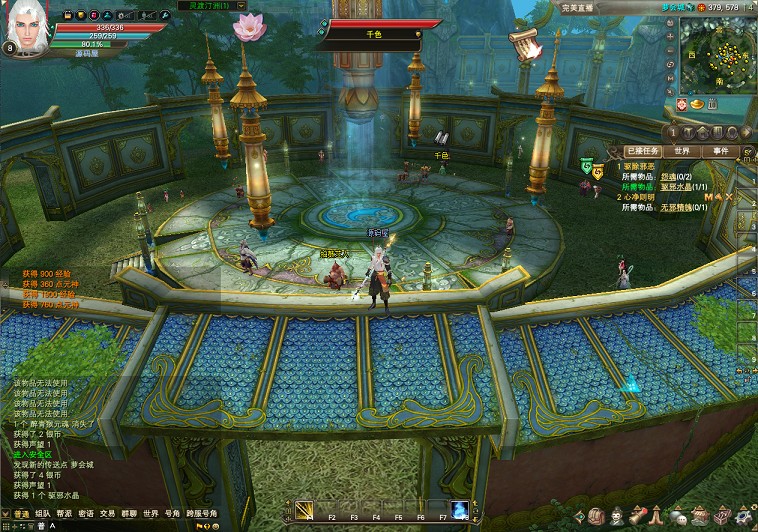Switch to the 已接任务 quest tab

[x=640, y=151]
